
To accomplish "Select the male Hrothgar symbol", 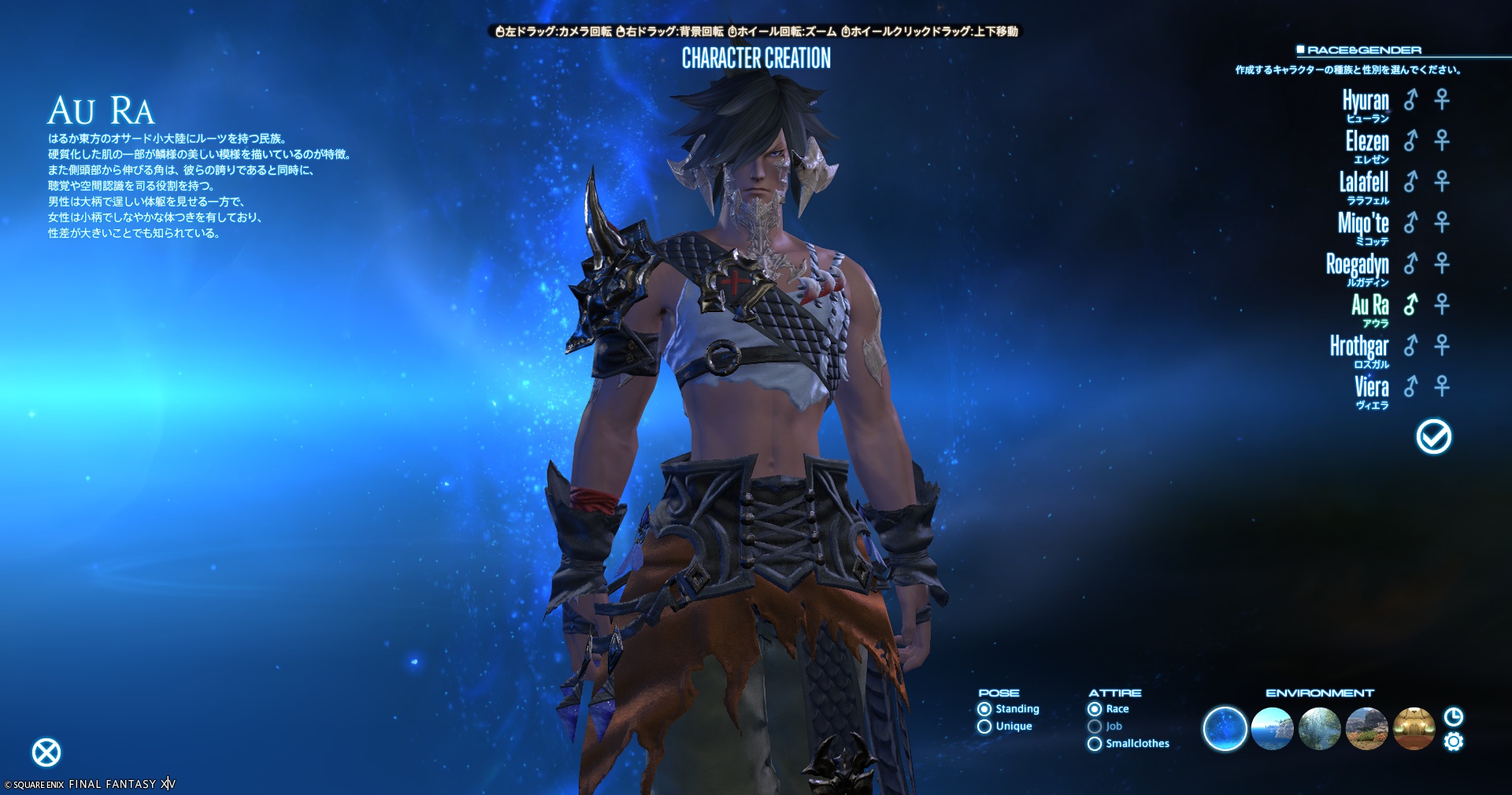I will (1410, 346).
